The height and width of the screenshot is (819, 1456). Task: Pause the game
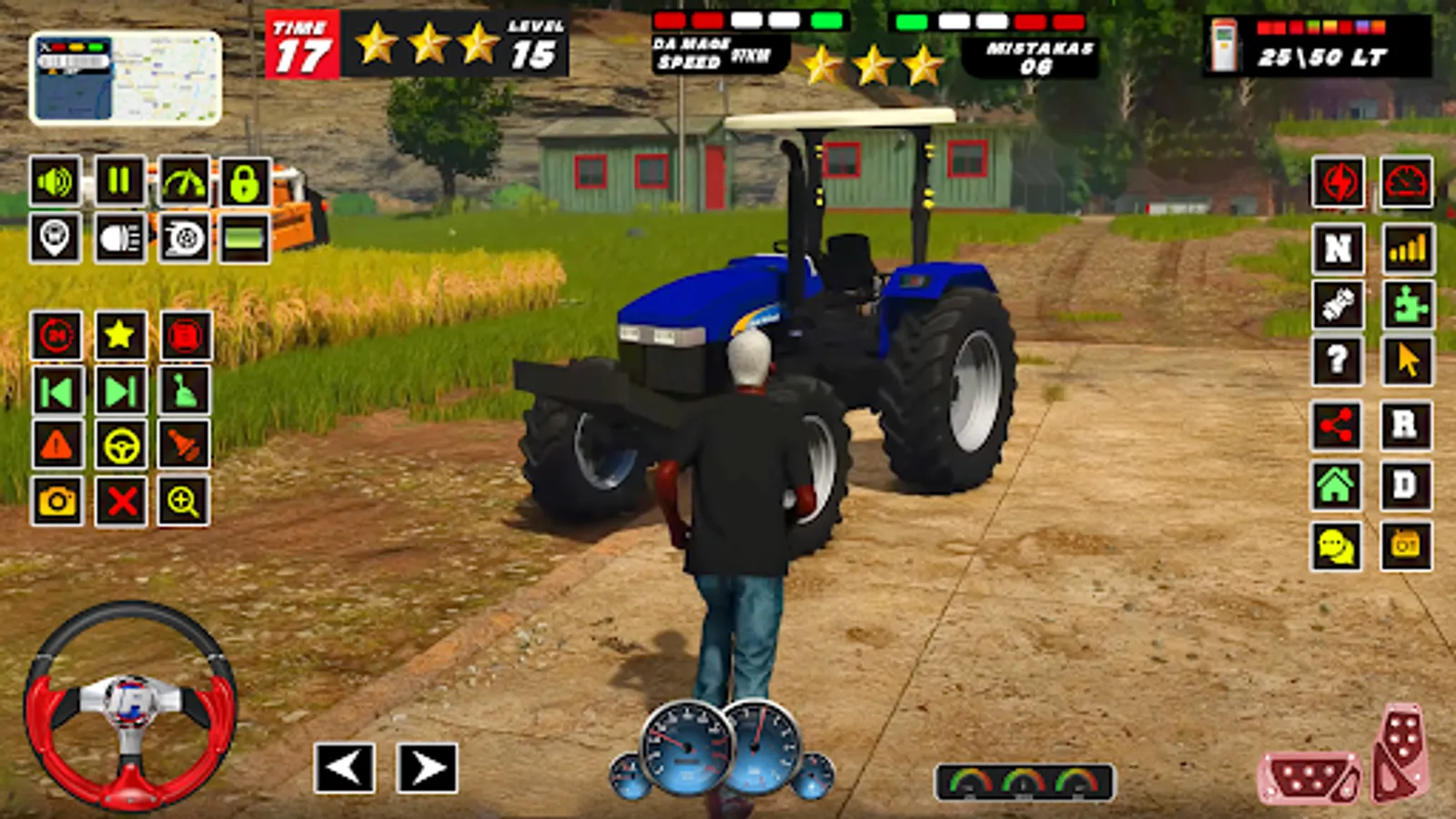pyautogui.click(x=118, y=180)
